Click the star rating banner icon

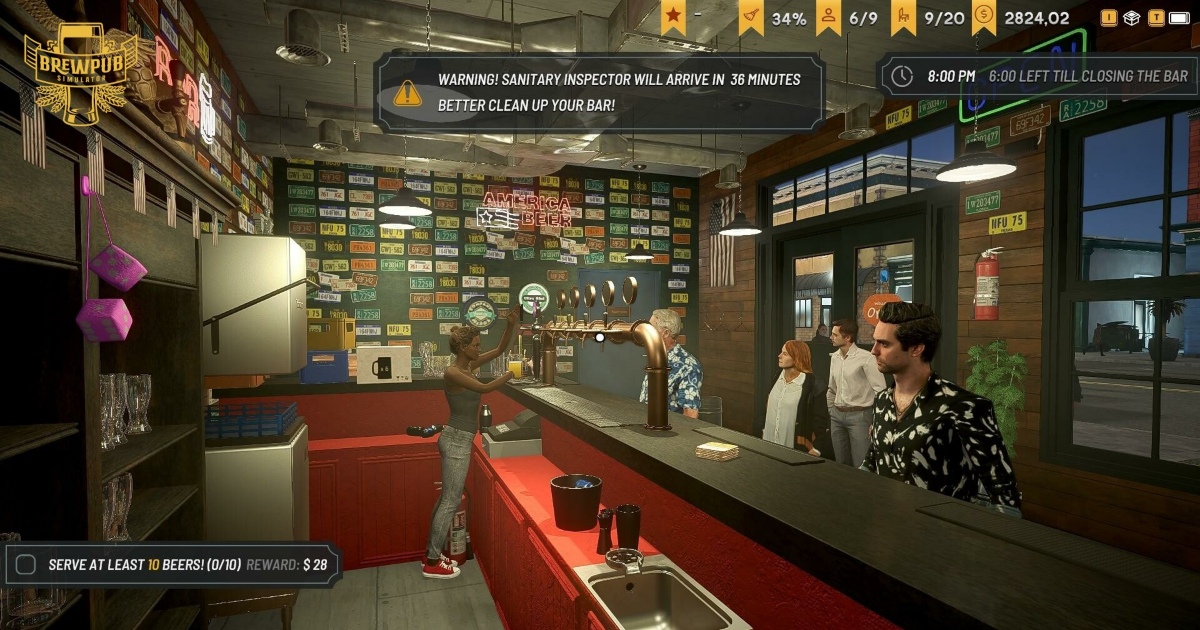(673, 17)
